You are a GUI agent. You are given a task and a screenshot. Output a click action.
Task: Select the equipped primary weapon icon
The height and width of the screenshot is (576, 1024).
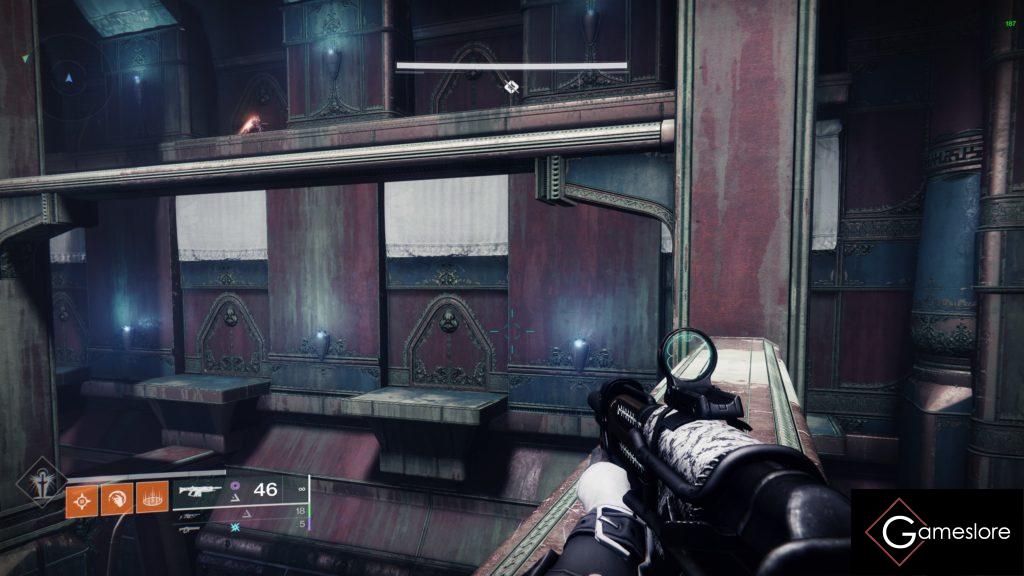tap(201, 490)
